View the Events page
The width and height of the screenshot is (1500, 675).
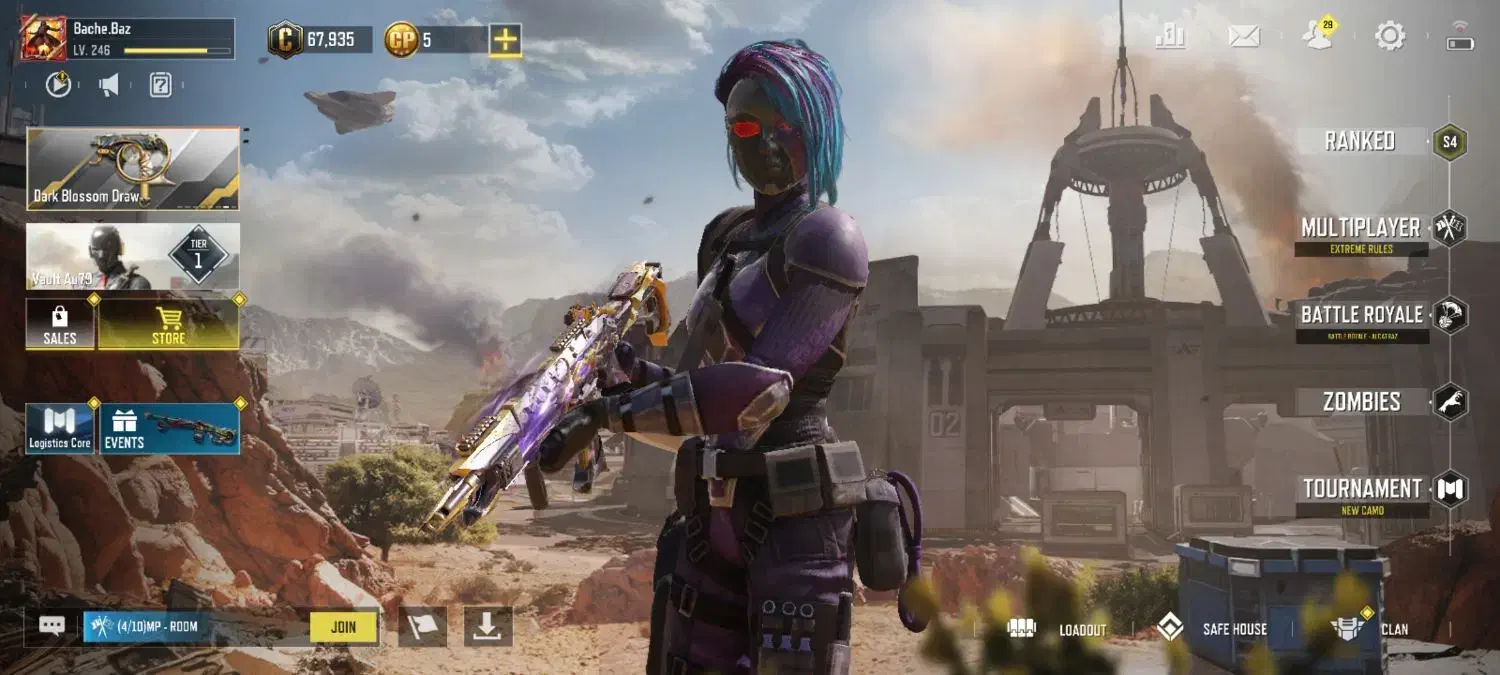point(169,429)
